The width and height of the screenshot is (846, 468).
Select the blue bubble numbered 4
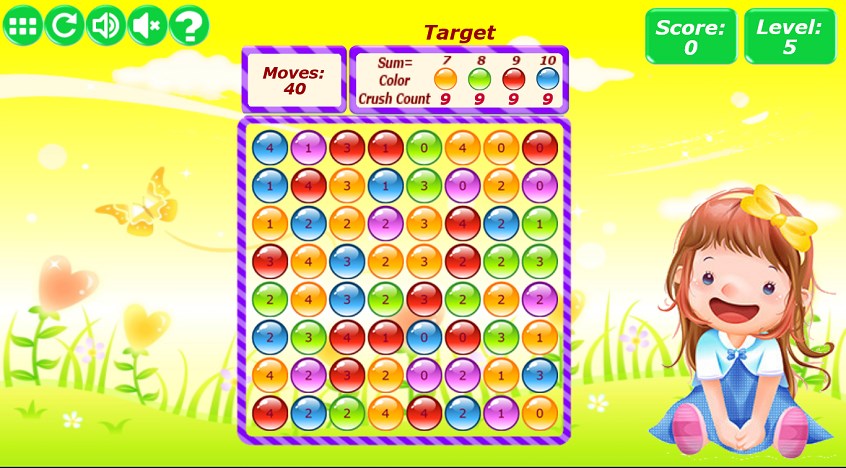(x=270, y=148)
